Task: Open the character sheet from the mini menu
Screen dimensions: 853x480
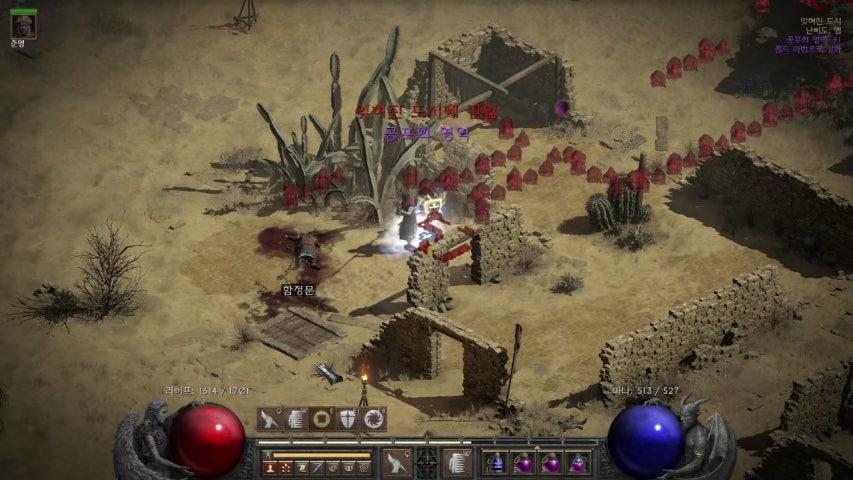Action: pos(271,467)
